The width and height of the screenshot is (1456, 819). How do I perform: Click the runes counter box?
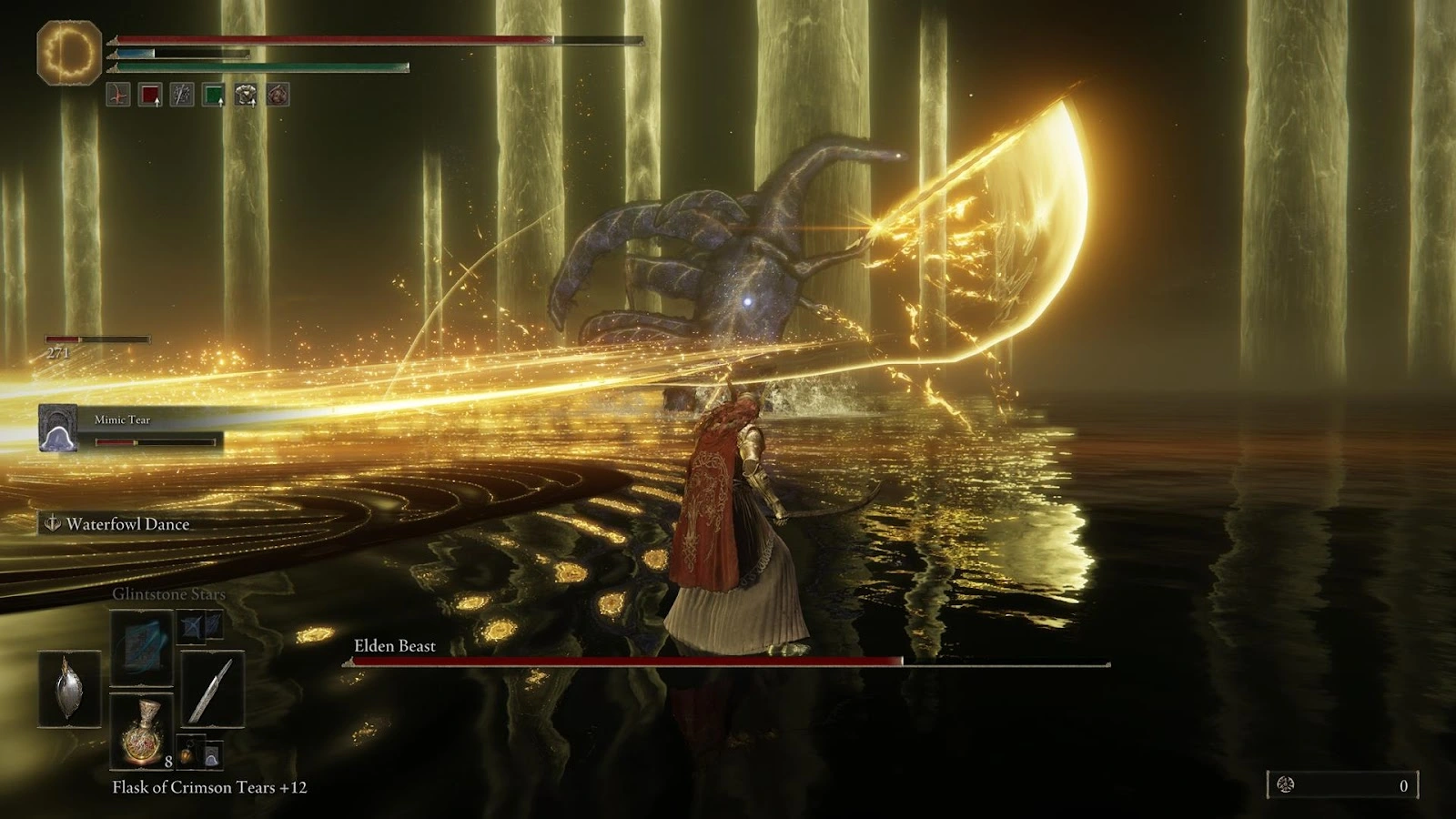[x=1342, y=785]
